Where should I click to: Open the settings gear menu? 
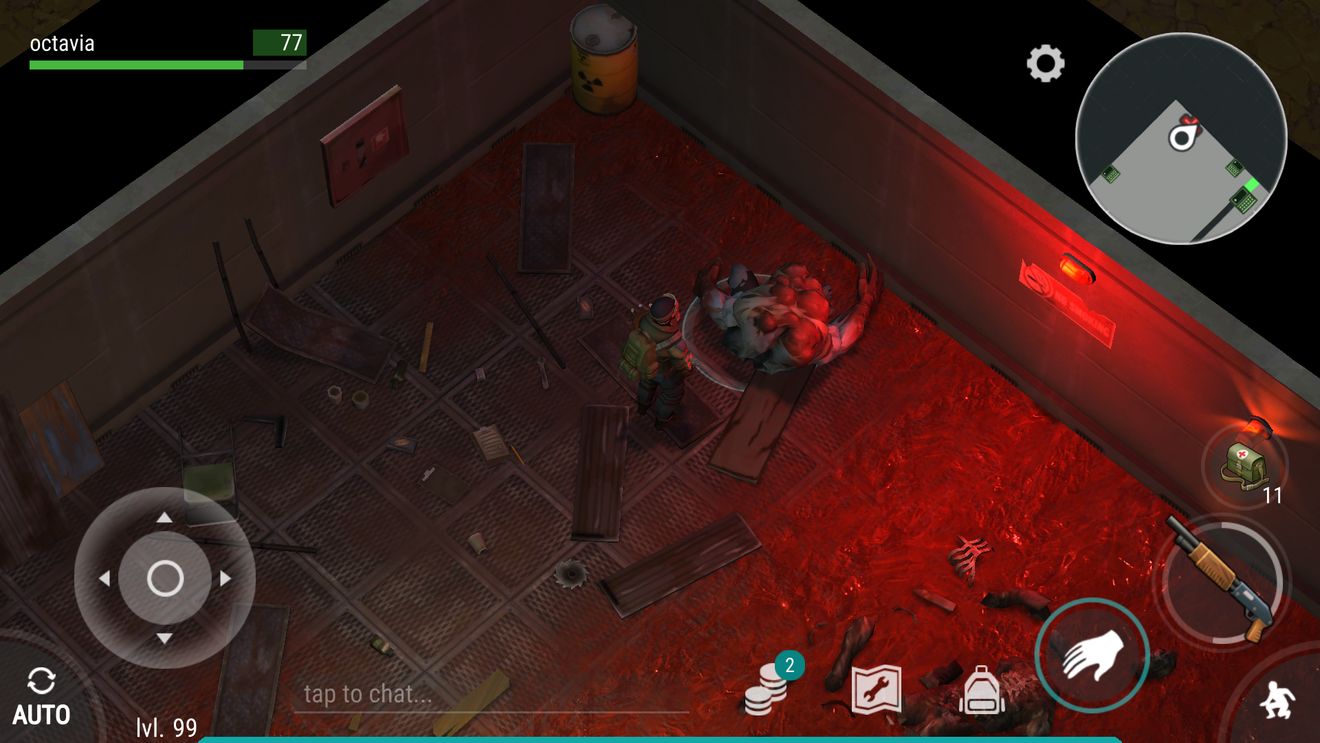click(x=1046, y=63)
